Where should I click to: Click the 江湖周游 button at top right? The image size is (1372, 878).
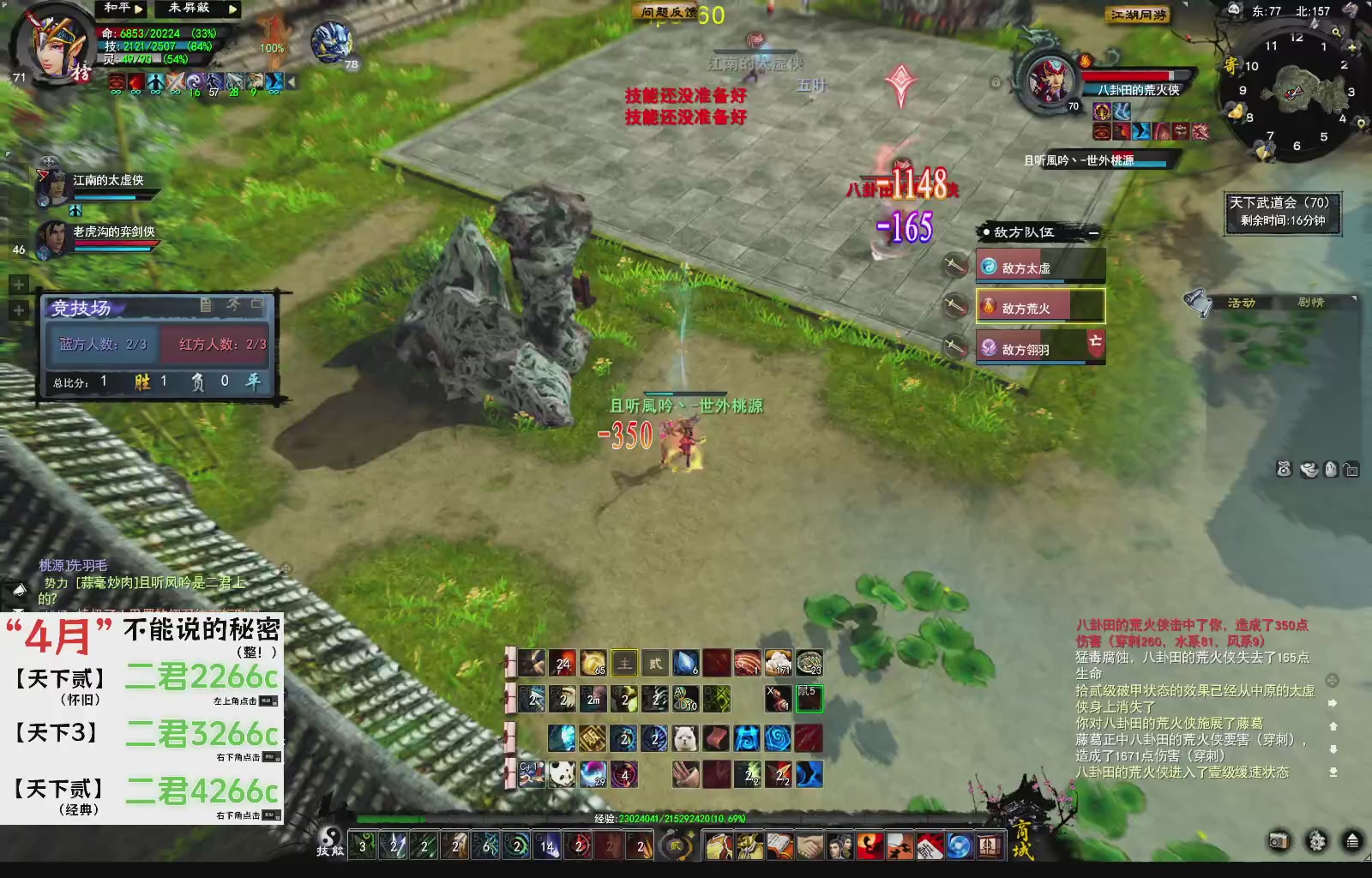(x=1138, y=15)
